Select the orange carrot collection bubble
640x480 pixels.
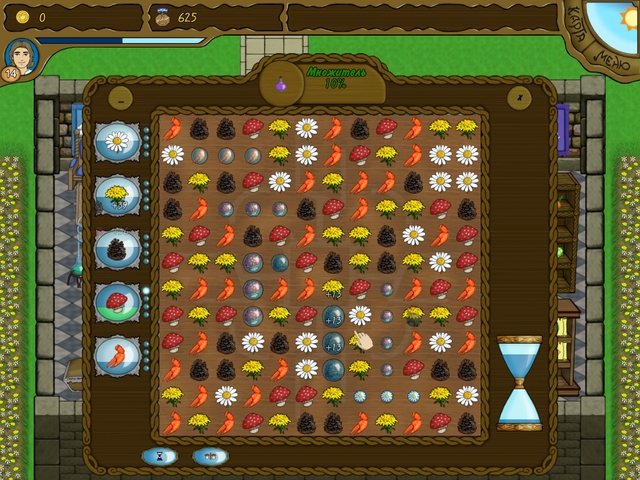[117, 356]
